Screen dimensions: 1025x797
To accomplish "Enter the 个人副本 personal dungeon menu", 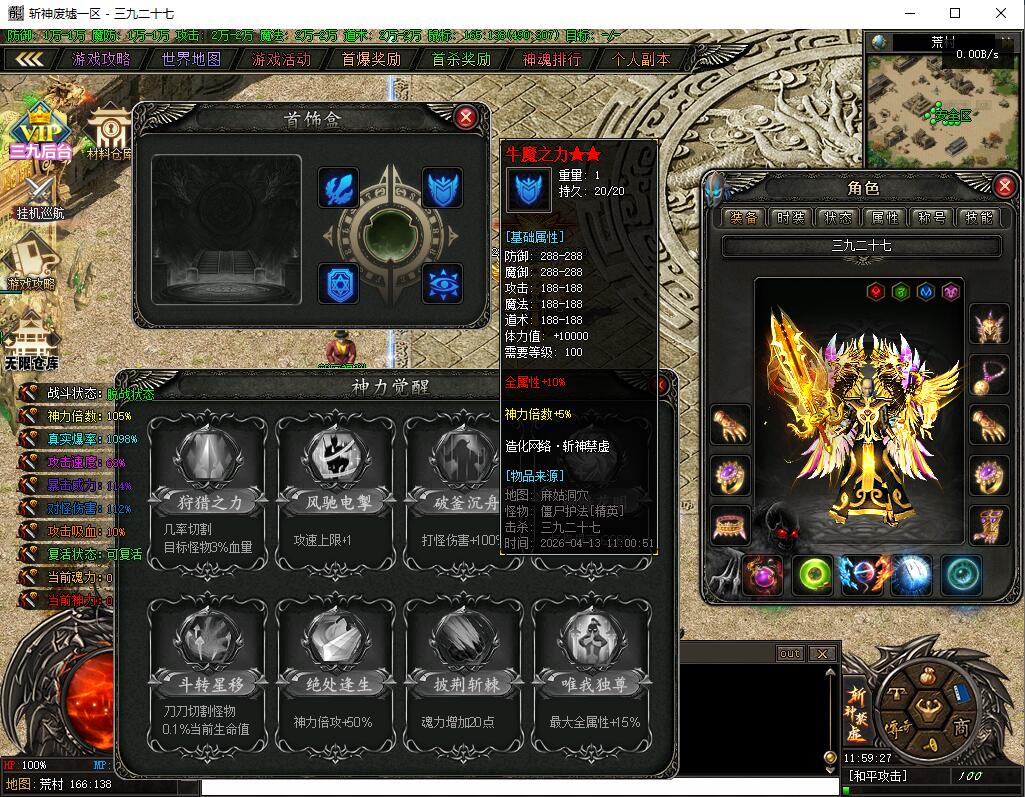I will point(641,59).
